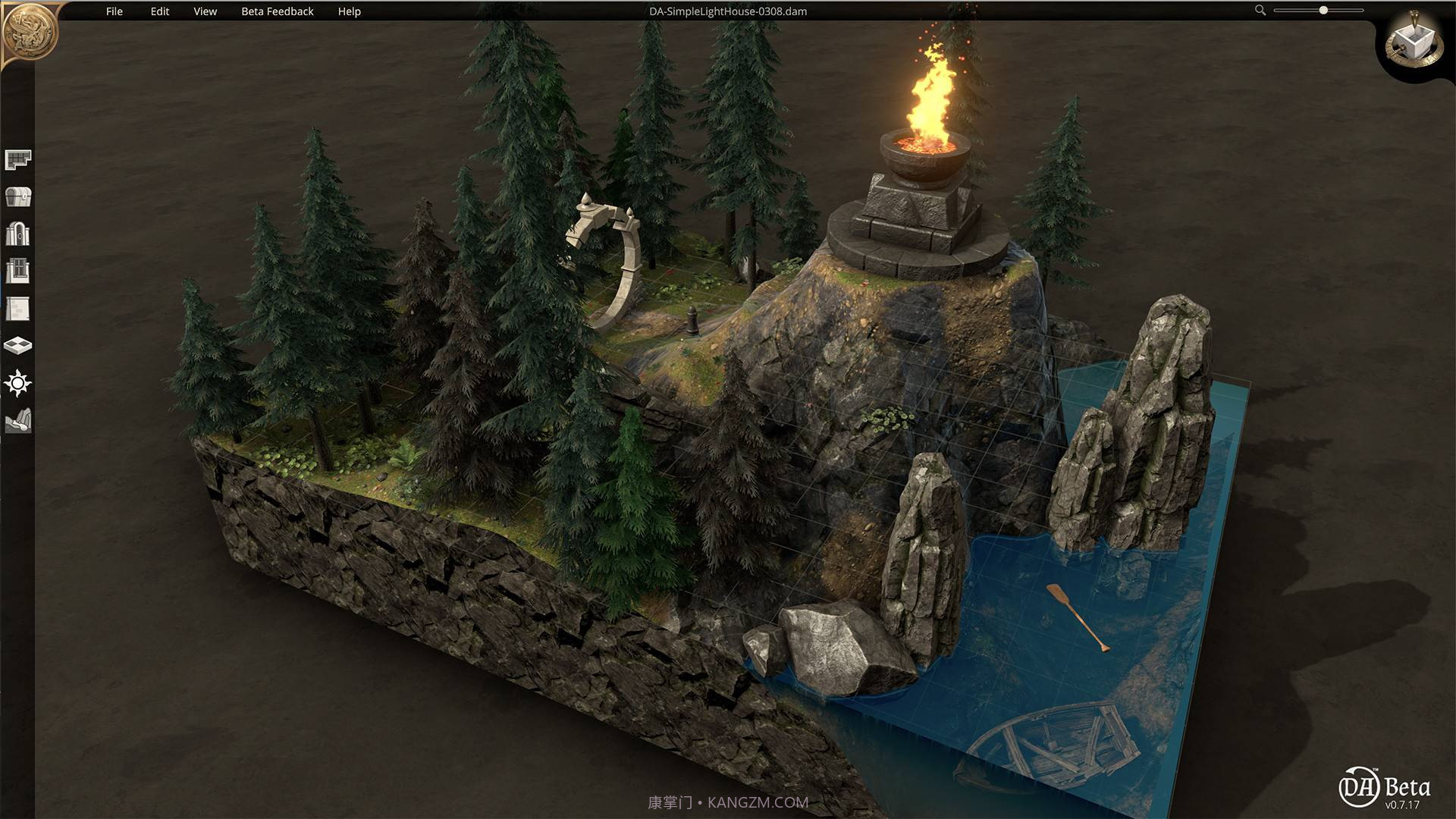This screenshot has height=819, width=1456.
Task: Click the gold dragon emblem logo
Action: (x=30, y=30)
